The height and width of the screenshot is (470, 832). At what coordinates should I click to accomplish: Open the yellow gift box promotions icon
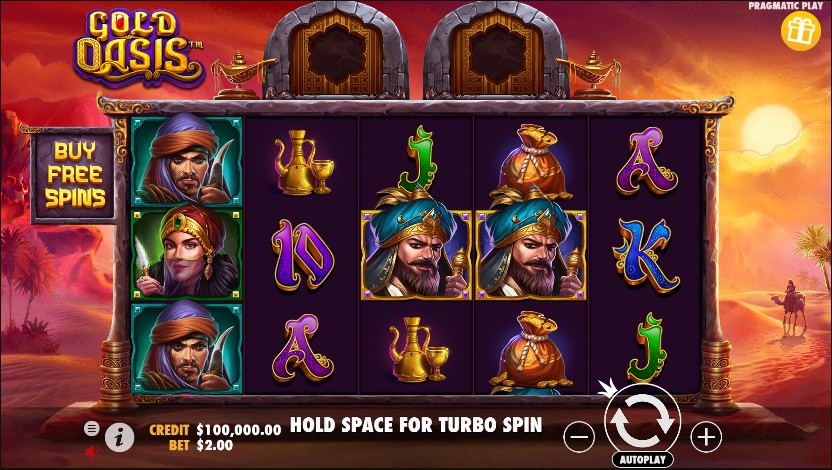800,32
